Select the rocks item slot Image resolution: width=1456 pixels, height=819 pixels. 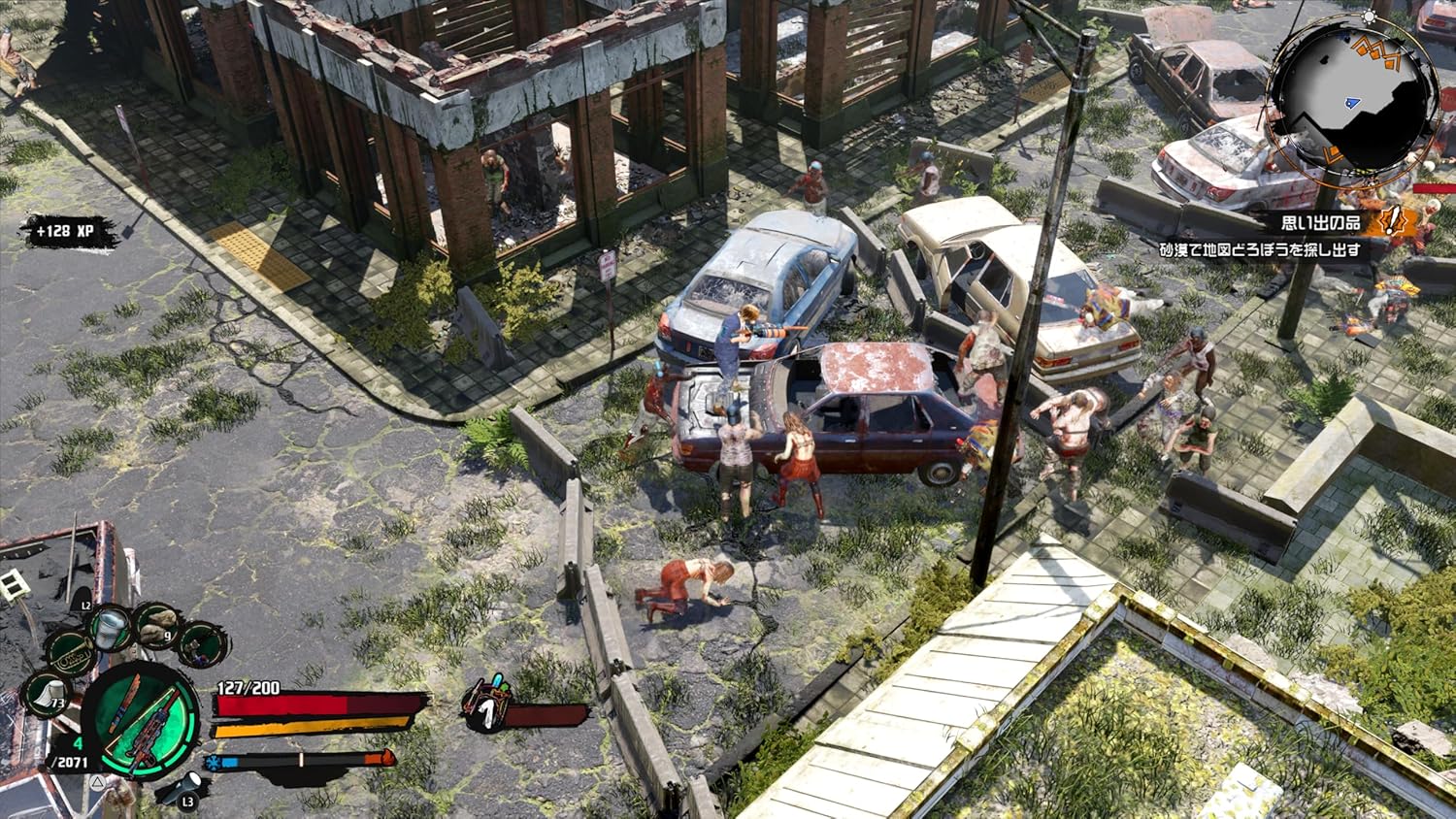[x=157, y=626]
